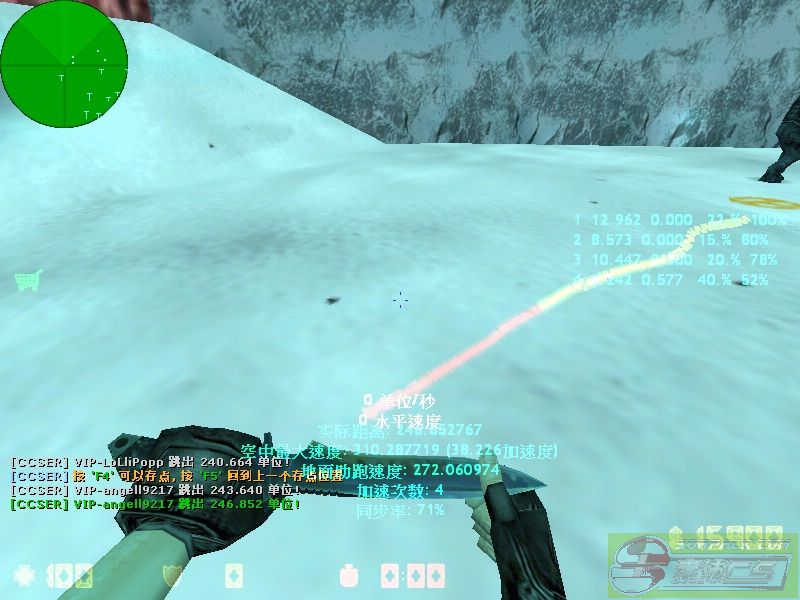Click the health cross icon

24,576
